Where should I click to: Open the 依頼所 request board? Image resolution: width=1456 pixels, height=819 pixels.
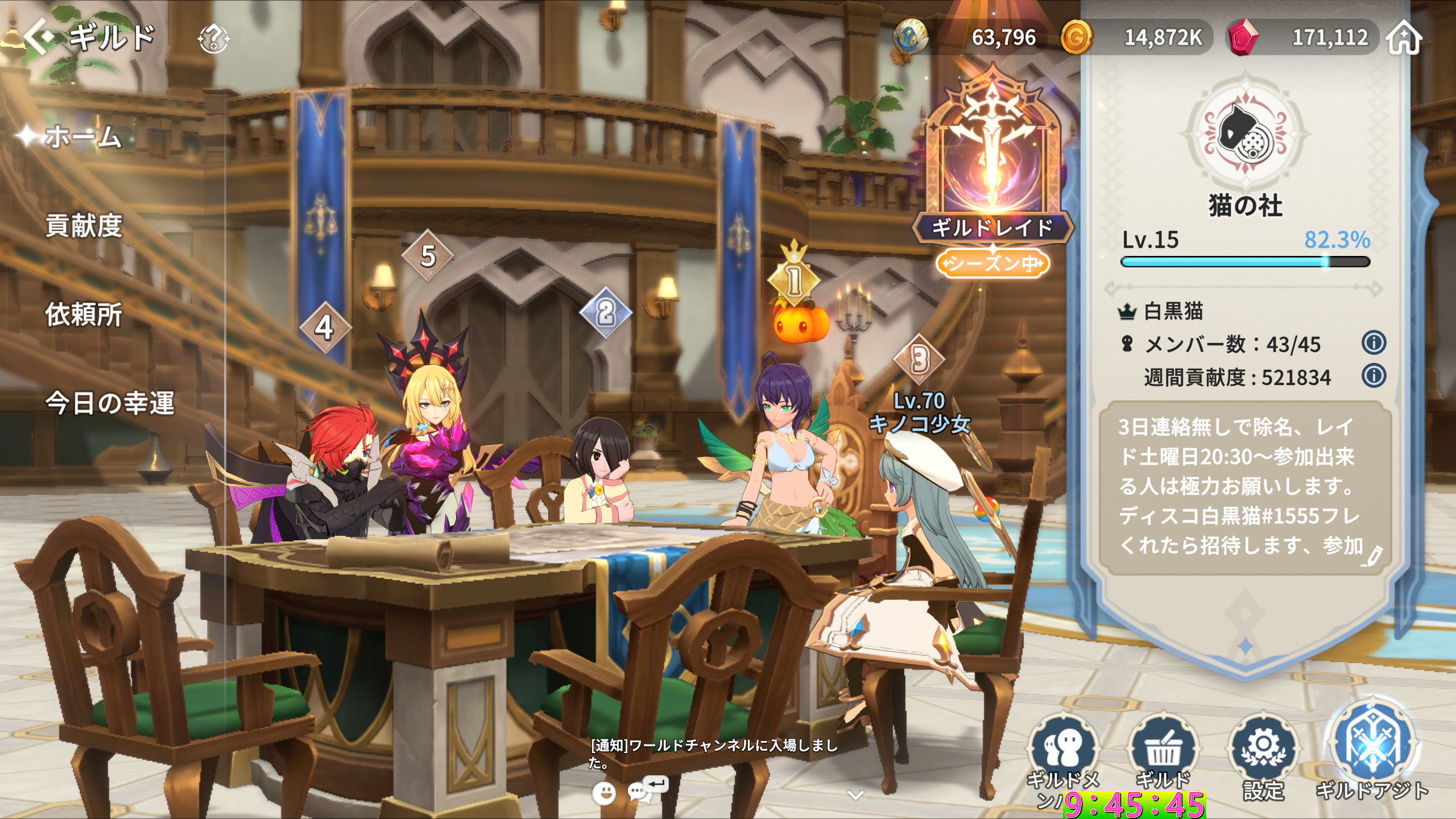tap(84, 315)
